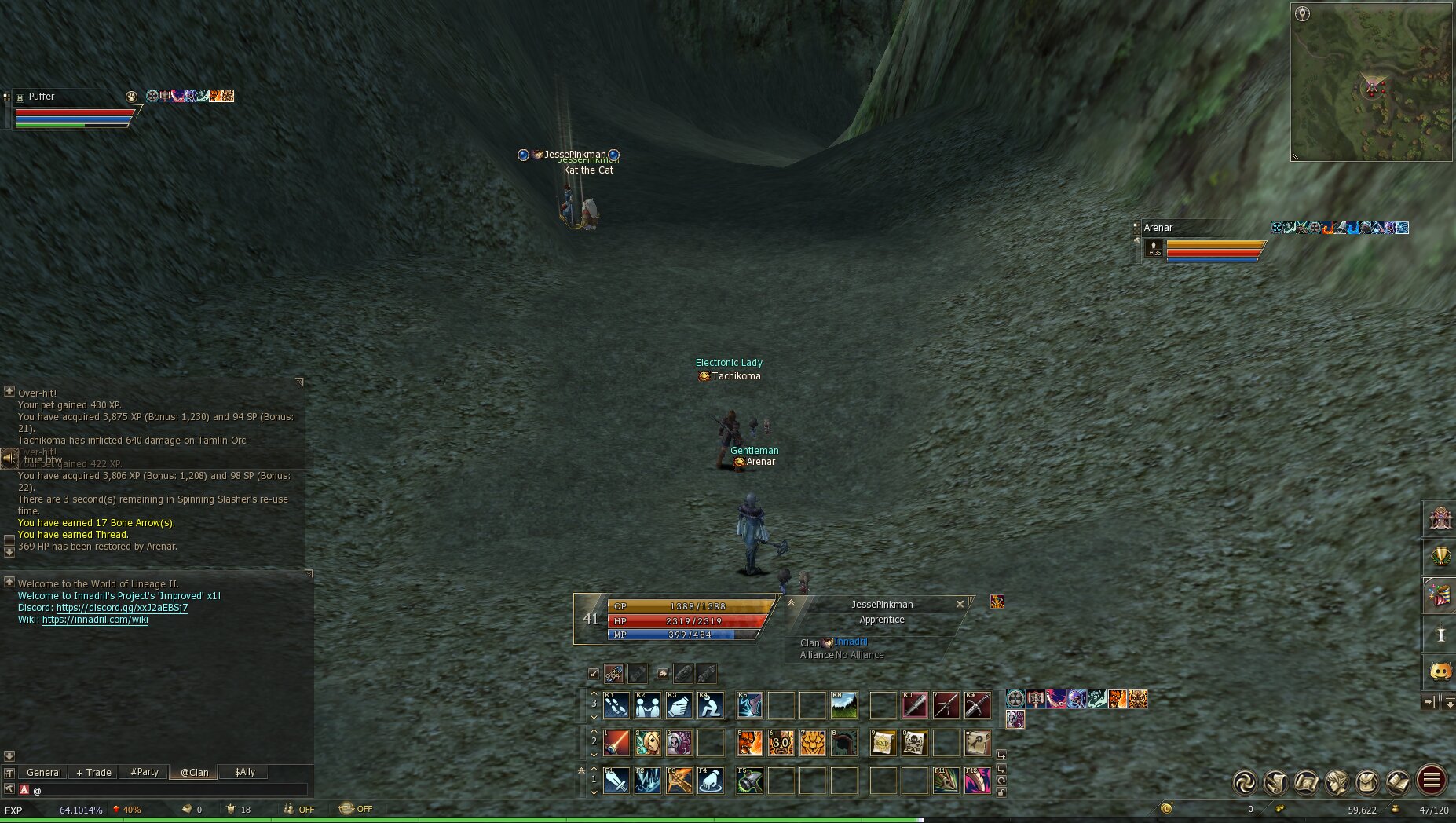Open the character status head icon

tap(1337, 781)
